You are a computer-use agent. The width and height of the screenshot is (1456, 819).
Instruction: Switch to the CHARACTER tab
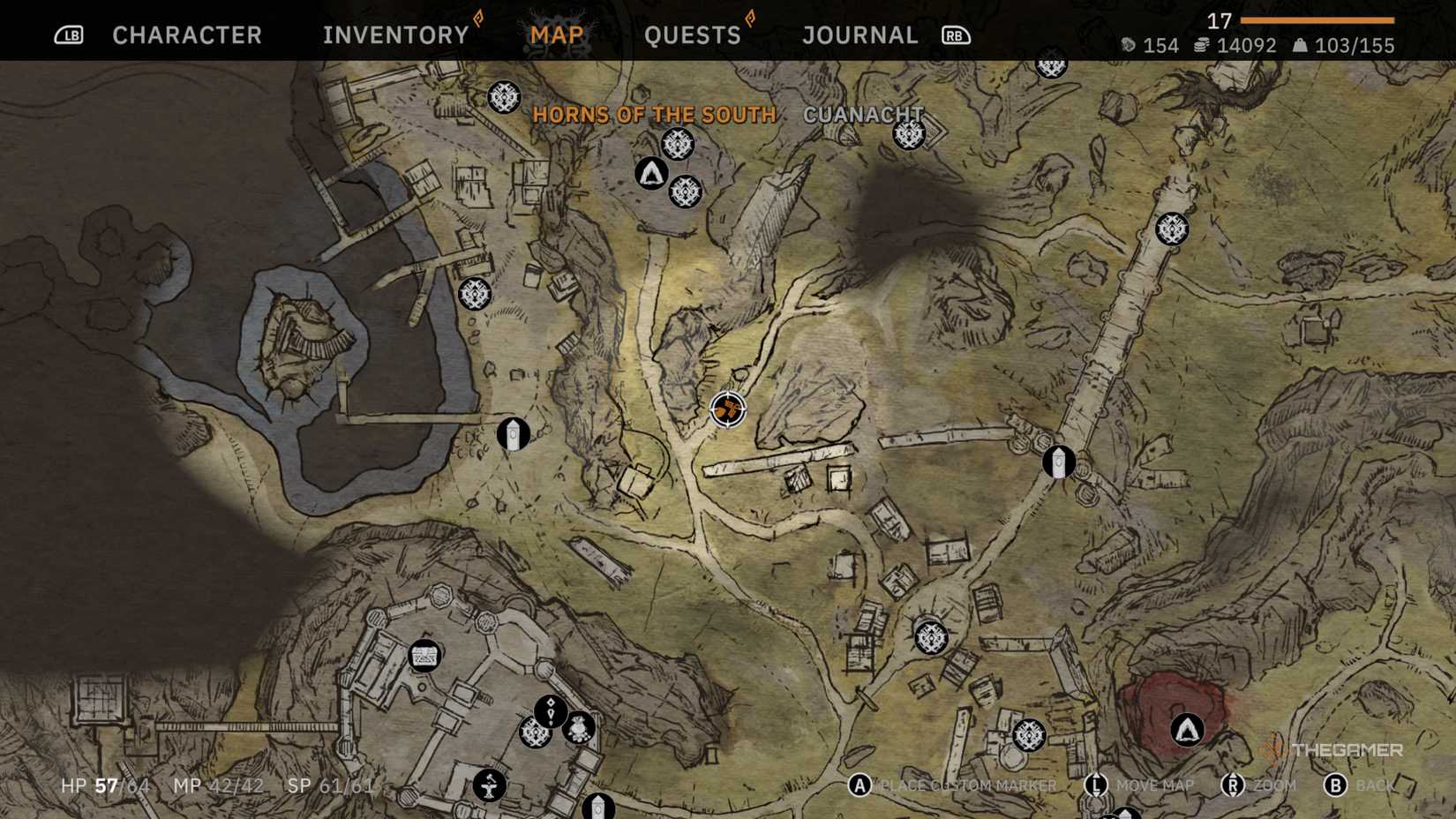(x=185, y=34)
